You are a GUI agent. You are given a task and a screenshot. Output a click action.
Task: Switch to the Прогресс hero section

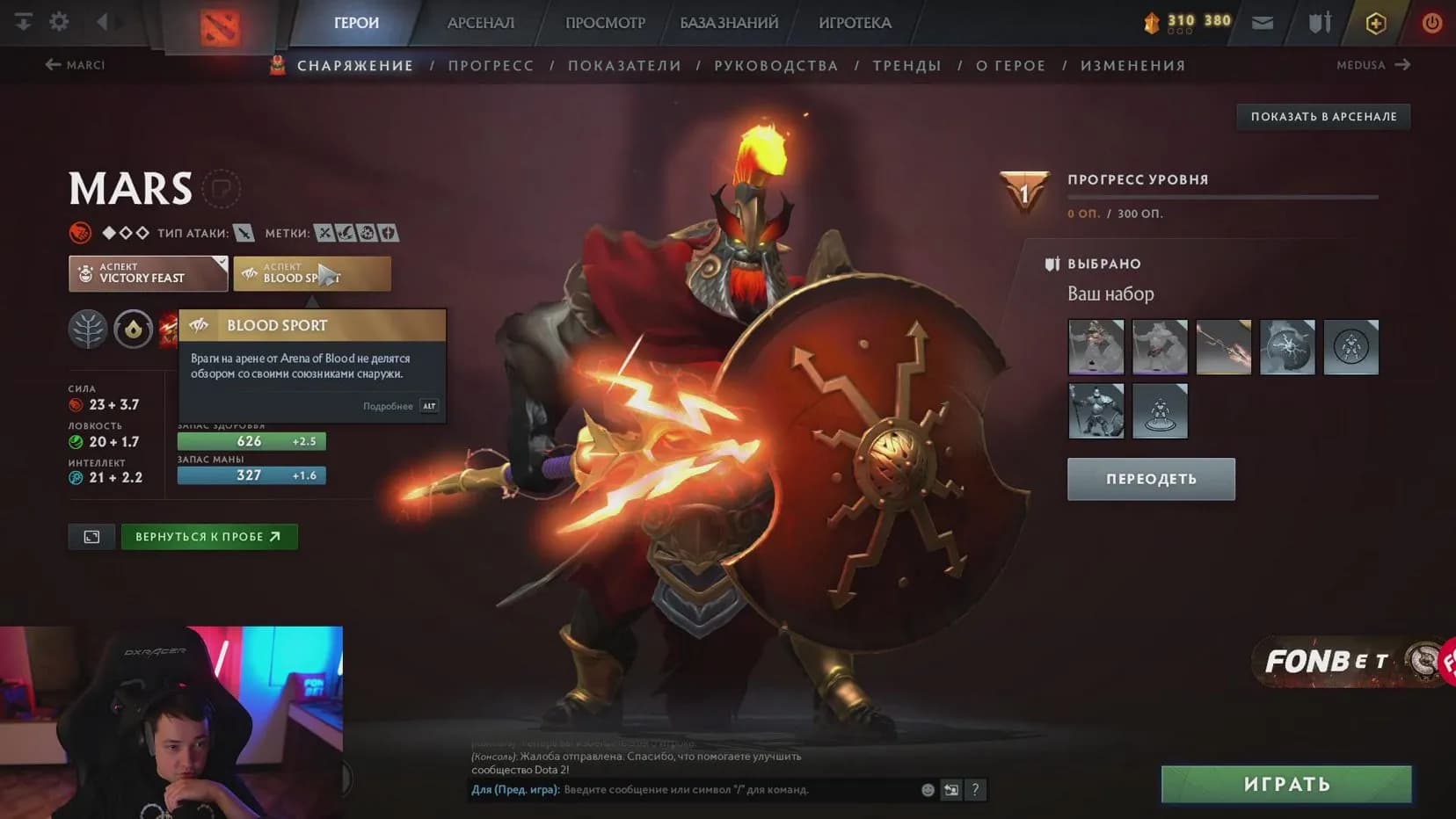pyautogui.click(x=491, y=66)
